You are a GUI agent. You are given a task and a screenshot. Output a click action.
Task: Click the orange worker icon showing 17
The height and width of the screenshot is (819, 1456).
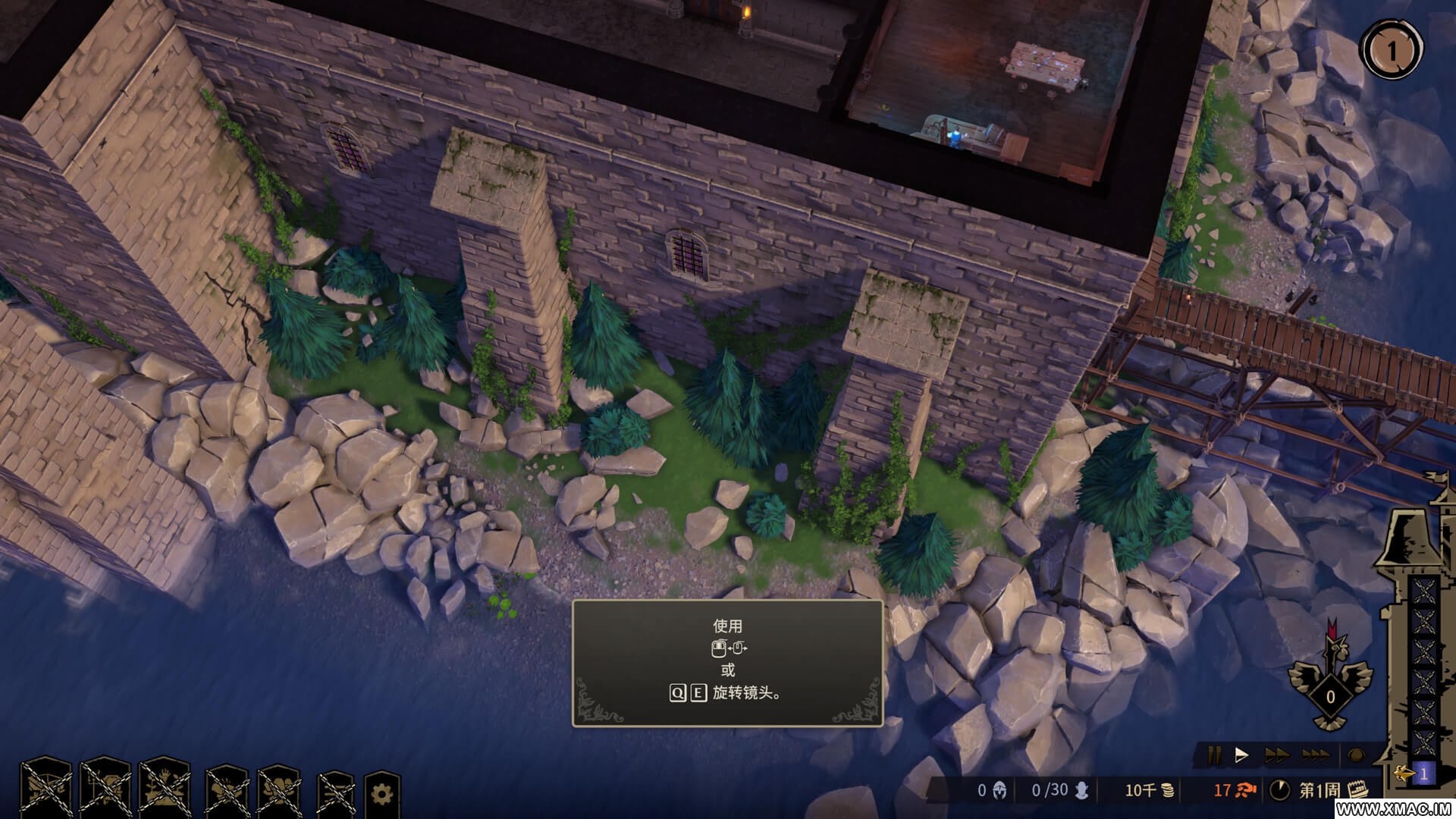(1244, 790)
